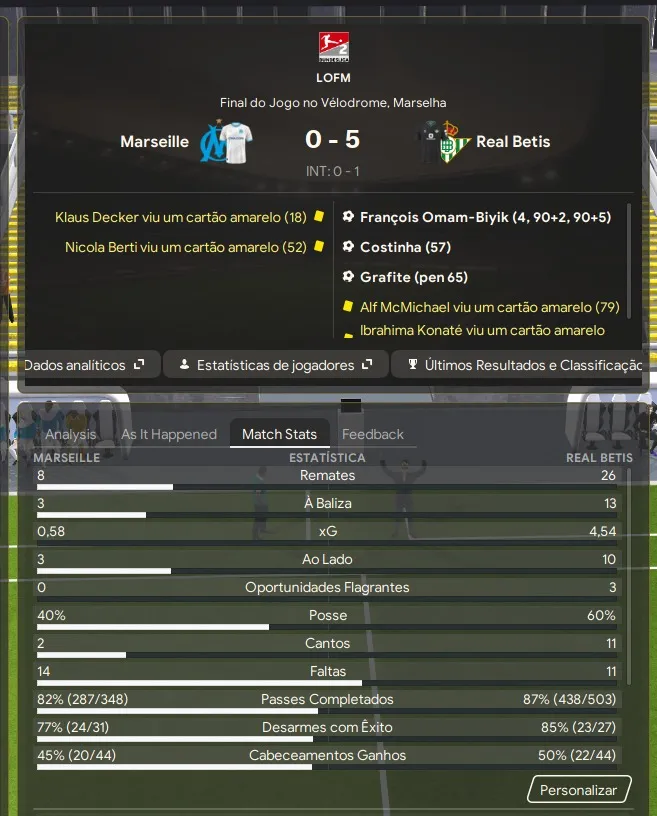
Task: Switch to the Analysis tab
Action: [71, 434]
